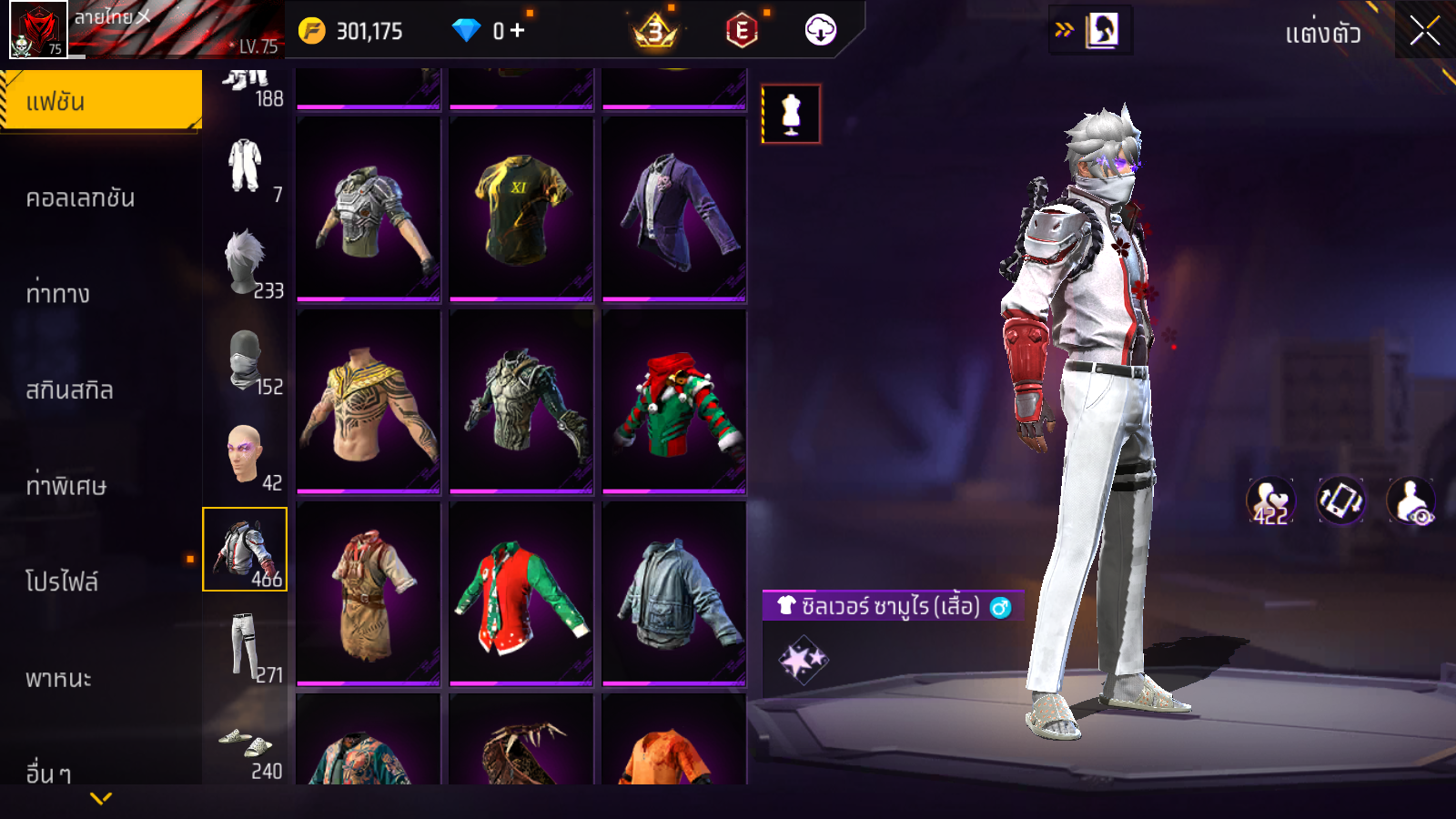Viewport: 1456px width, 819px height.
Task: Select the สกินสกิล skill skin tab
Action: 70,390
